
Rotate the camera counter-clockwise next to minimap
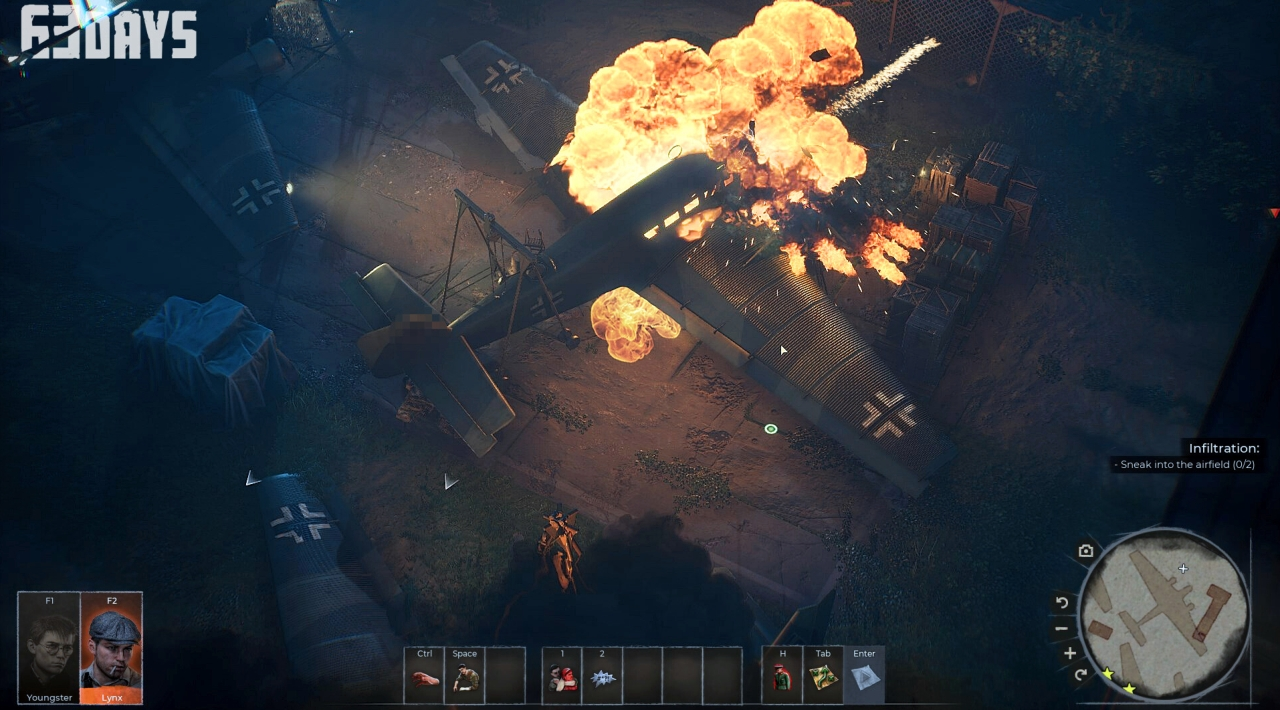[x=1062, y=603]
